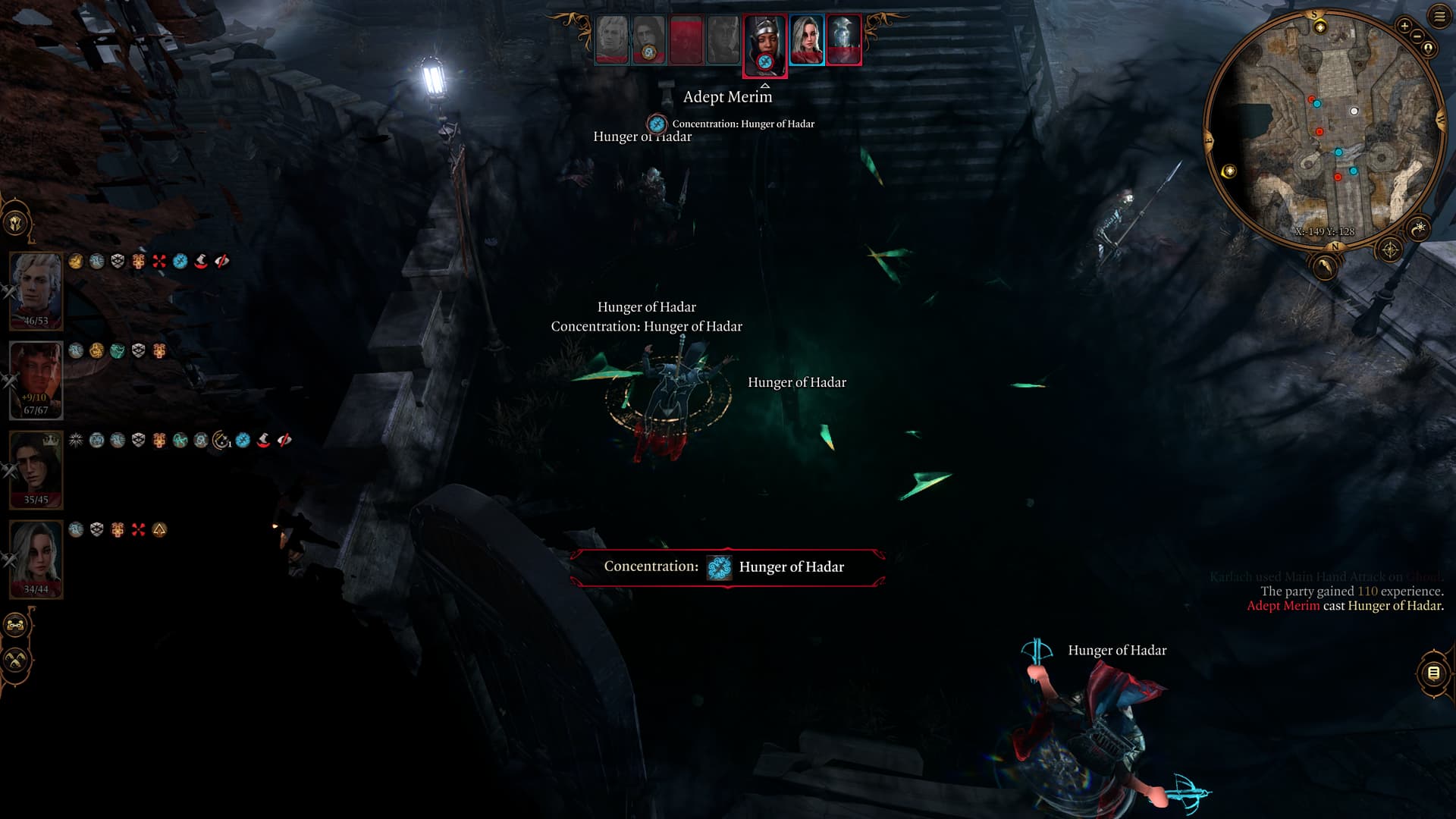Click the map pin button beside minimap
Viewport: 1456px width, 819px height.
pyautogui.click(x=1429, y=49)
